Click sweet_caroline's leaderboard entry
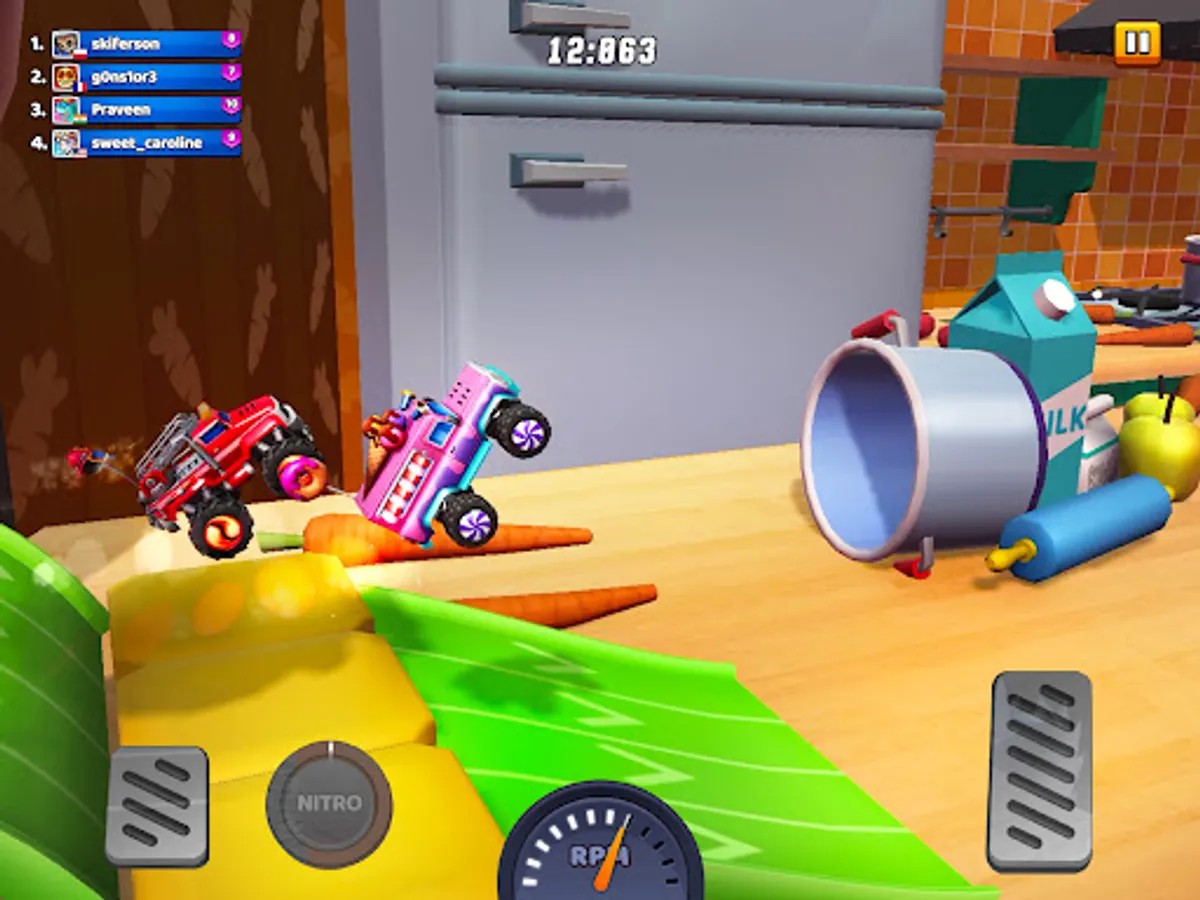 (x=146, y=143)
